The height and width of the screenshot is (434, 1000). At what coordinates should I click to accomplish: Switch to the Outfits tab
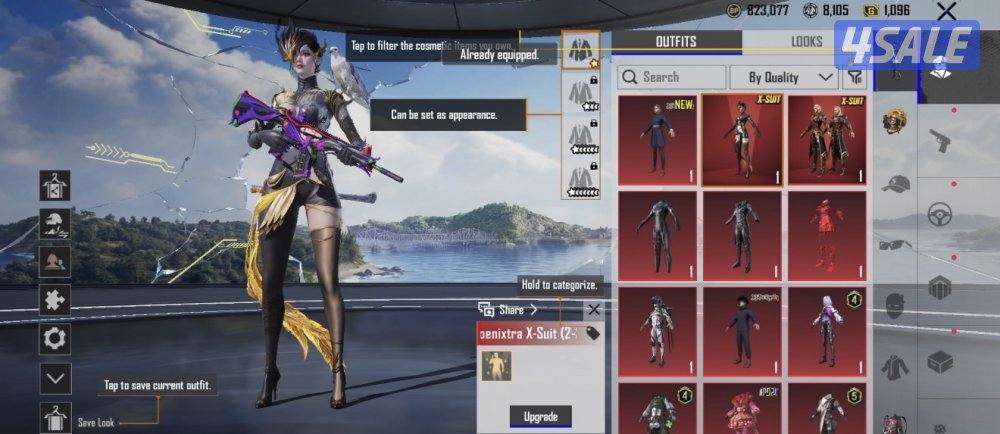676,41
